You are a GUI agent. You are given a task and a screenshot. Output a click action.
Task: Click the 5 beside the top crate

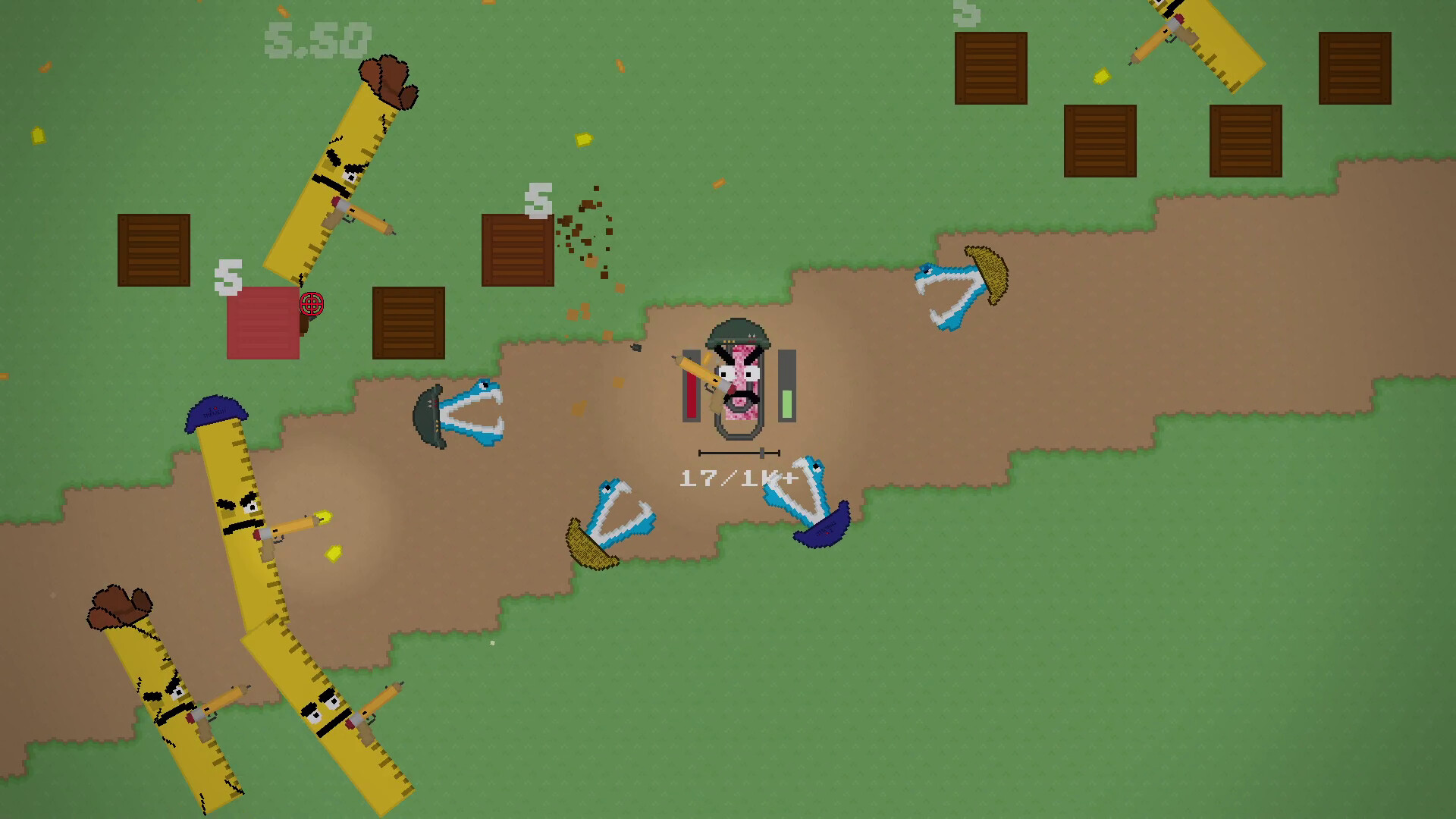(538, 199)
